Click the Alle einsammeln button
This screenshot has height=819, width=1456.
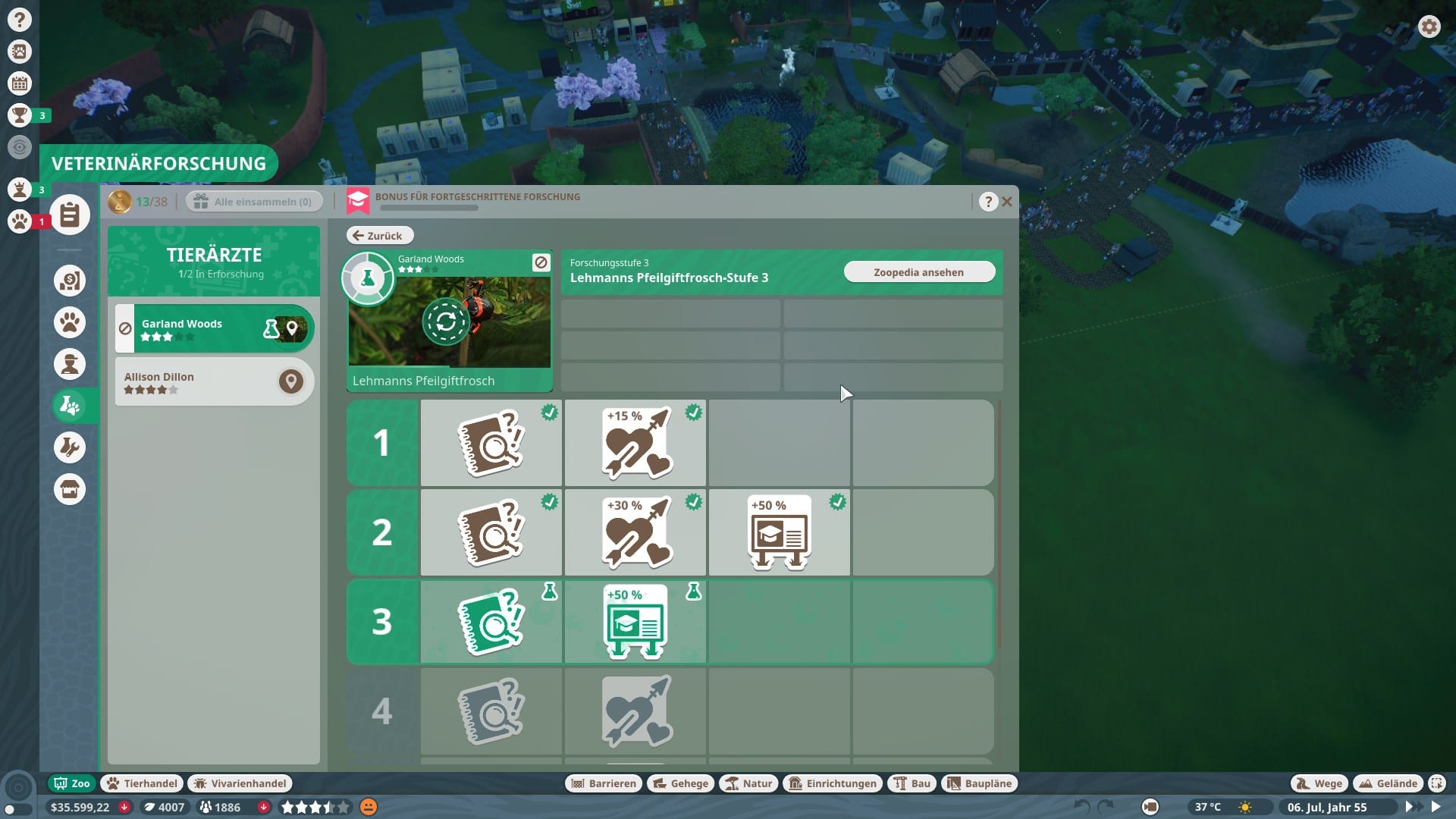[x=254, y=202]
